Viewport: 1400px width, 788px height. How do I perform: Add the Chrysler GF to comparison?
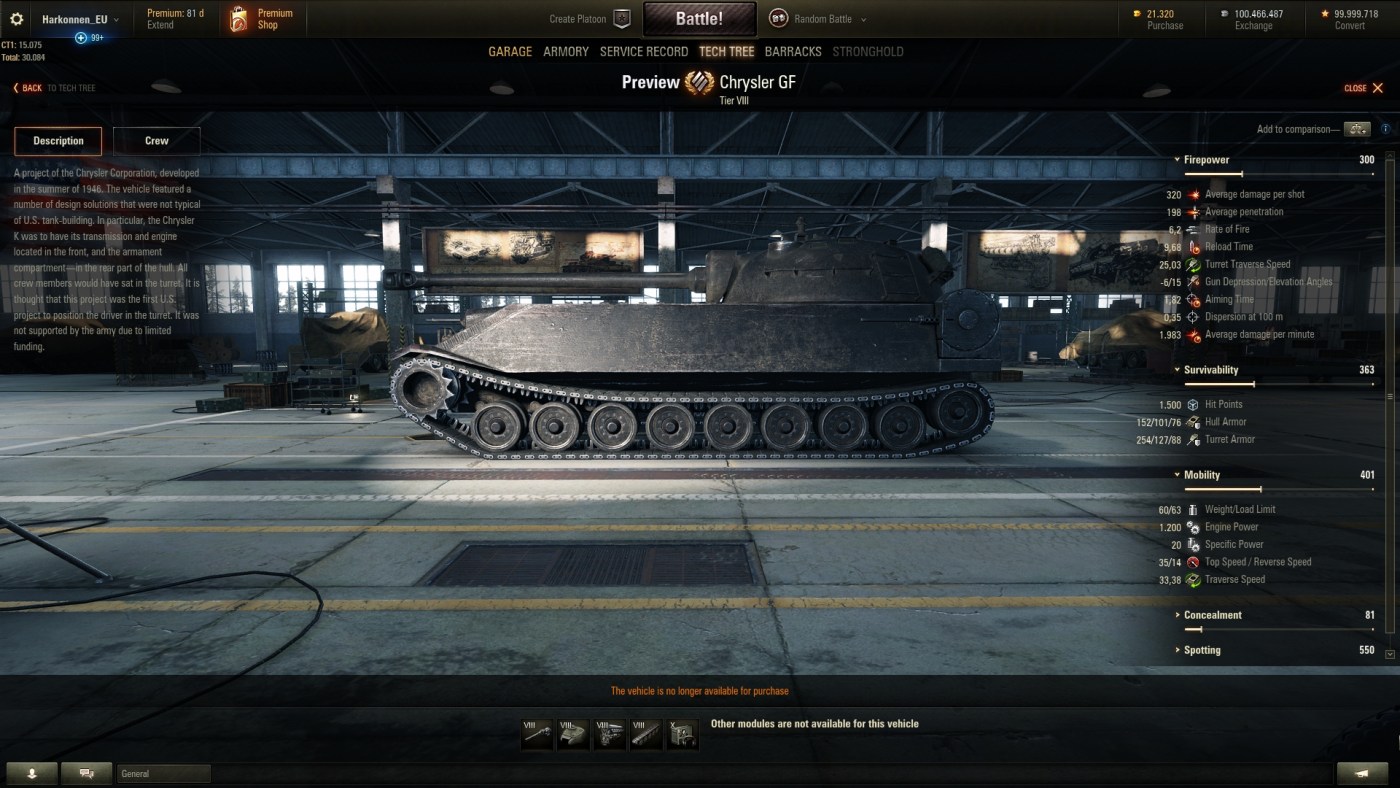tap(1357, 129)
